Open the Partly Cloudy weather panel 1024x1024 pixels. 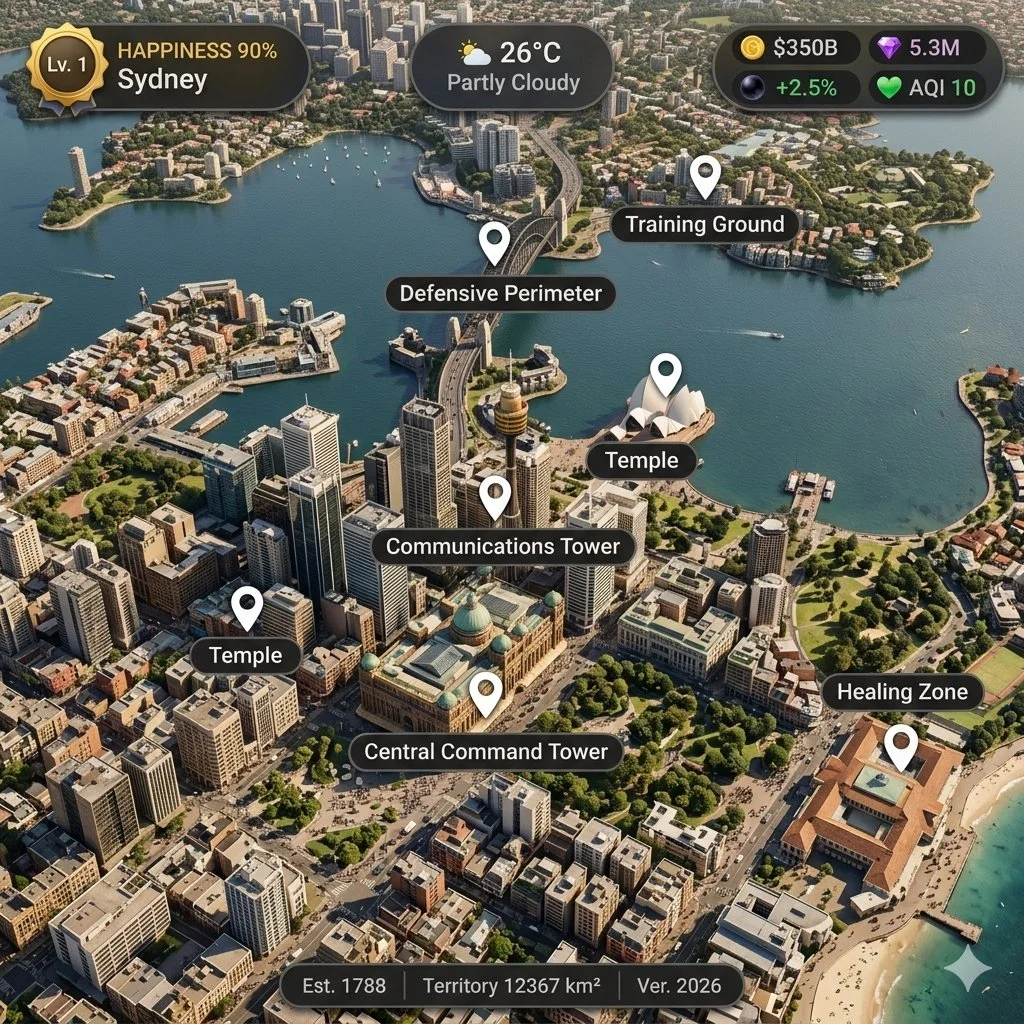point(512,67)
